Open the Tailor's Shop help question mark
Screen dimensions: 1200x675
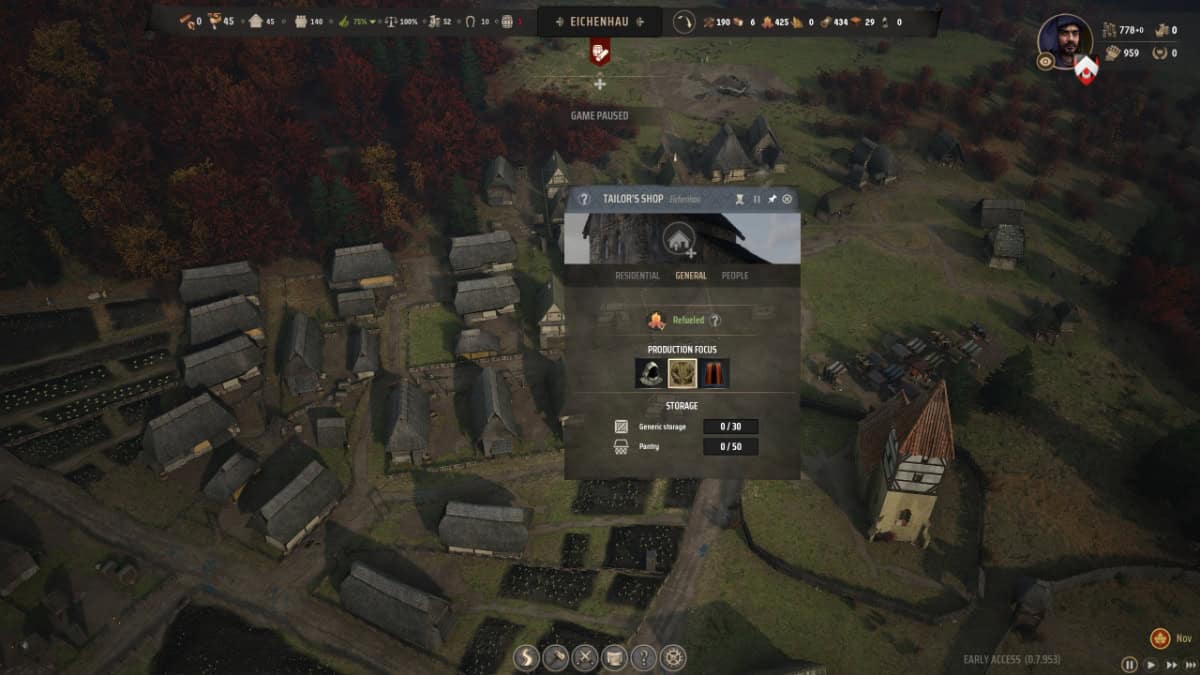[x=584, y=199]
